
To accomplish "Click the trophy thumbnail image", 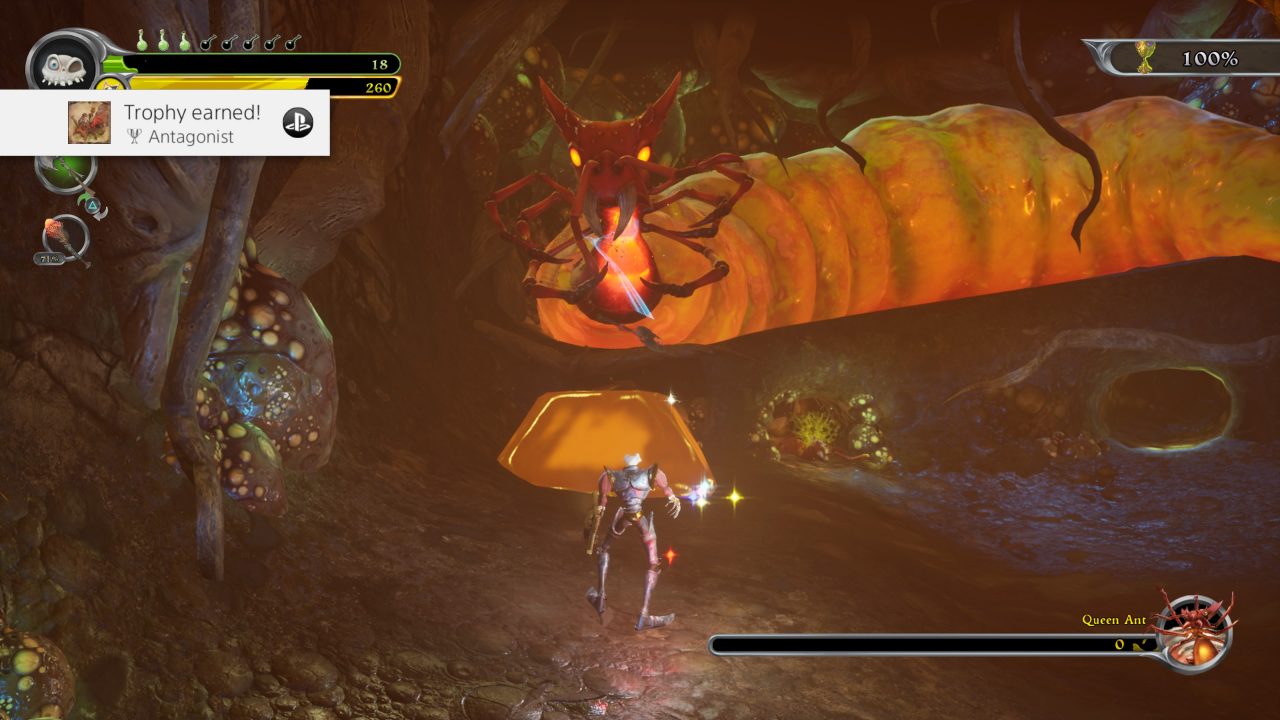I will 89,122.
